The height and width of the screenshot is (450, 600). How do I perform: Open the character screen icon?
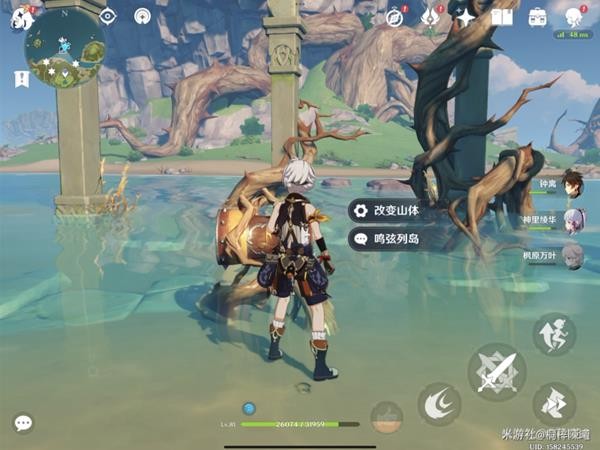(x=575, y=17)
